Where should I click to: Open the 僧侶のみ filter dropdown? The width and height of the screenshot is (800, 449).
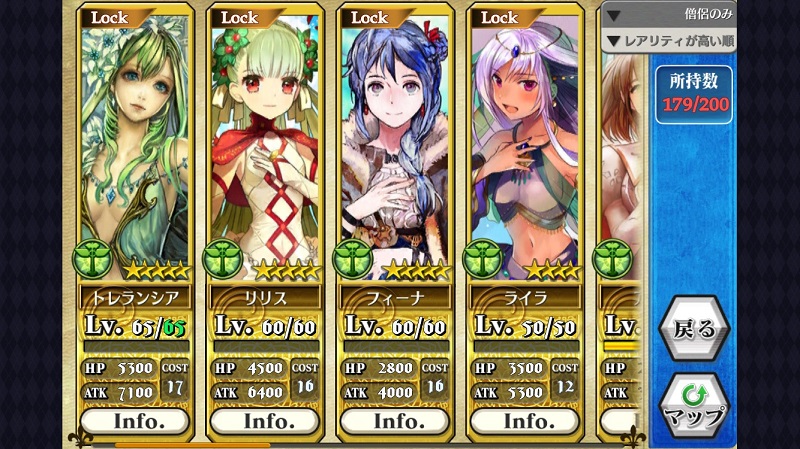tap(669, 16)
